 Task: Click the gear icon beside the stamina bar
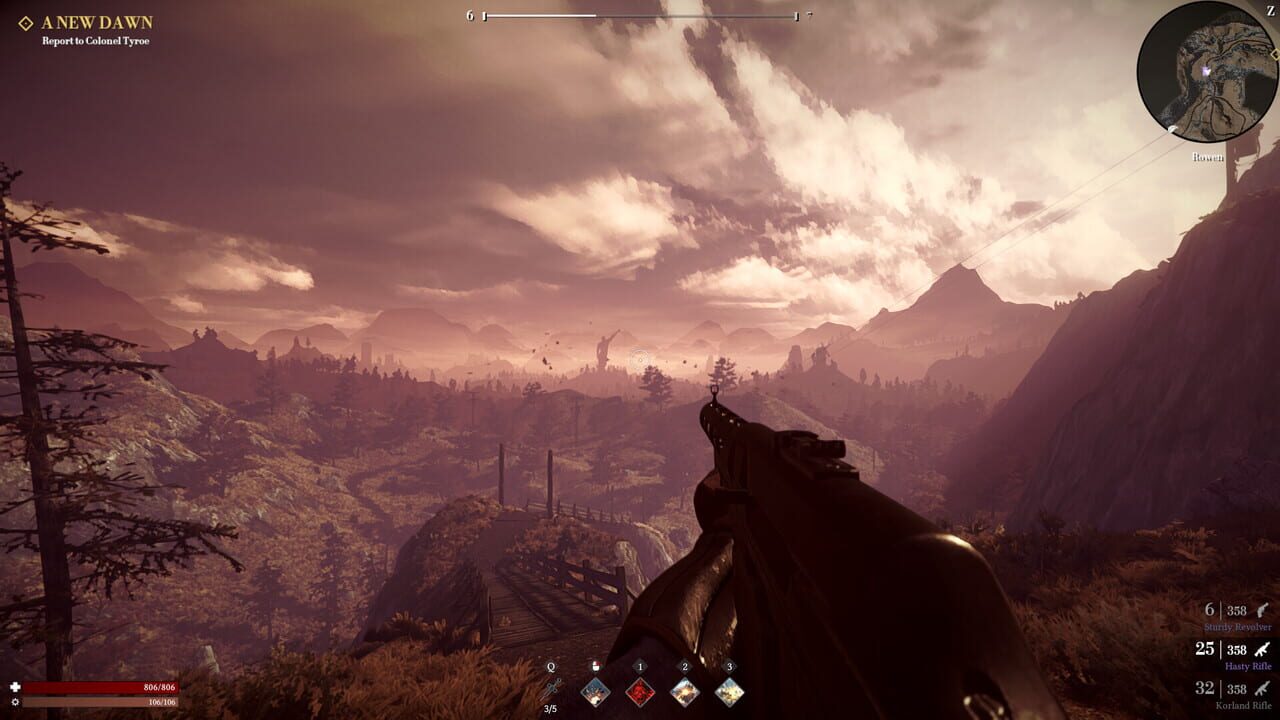[x=15, y=702]
